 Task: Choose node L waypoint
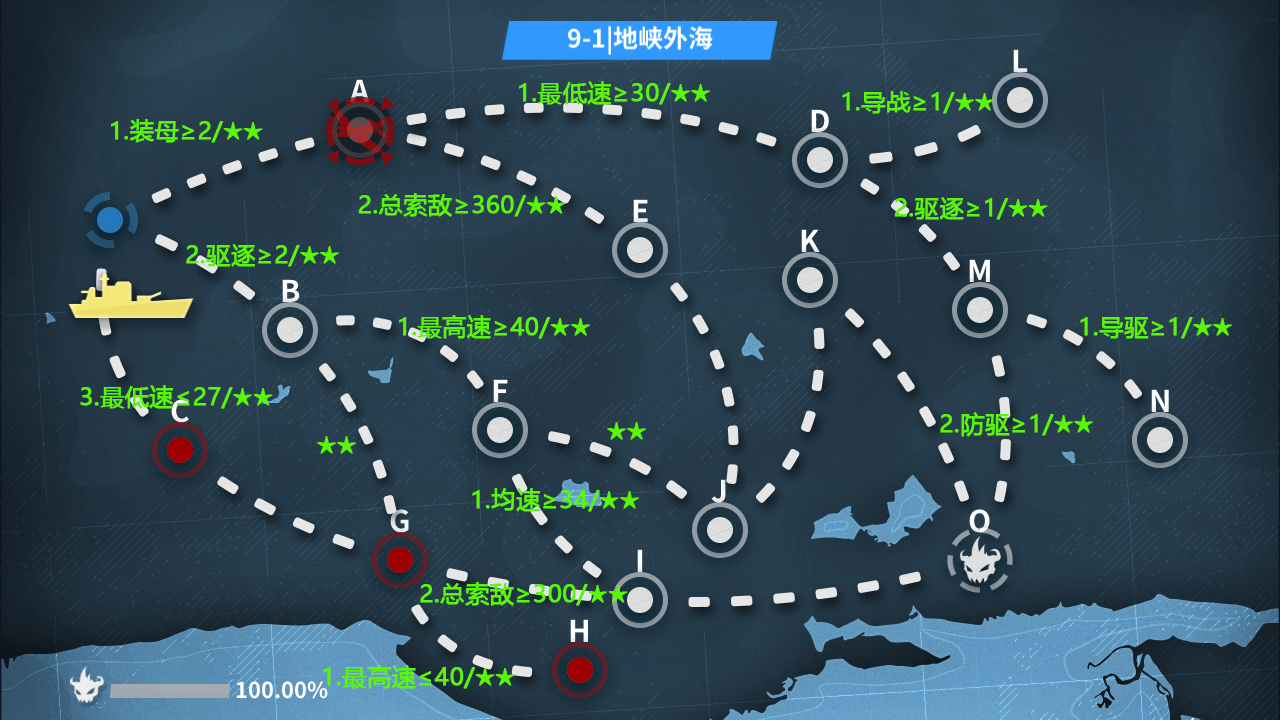click(x=1019, y=100)
